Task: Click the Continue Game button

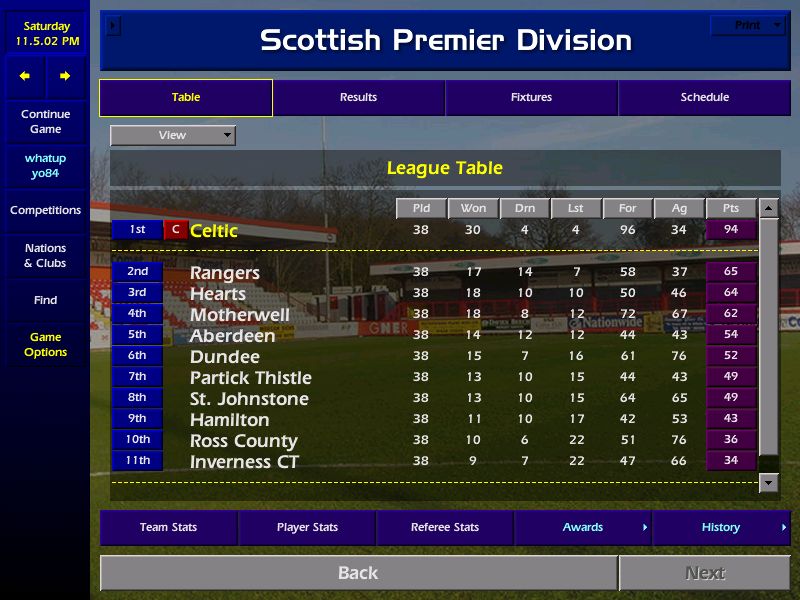Action: pos(45,122)
